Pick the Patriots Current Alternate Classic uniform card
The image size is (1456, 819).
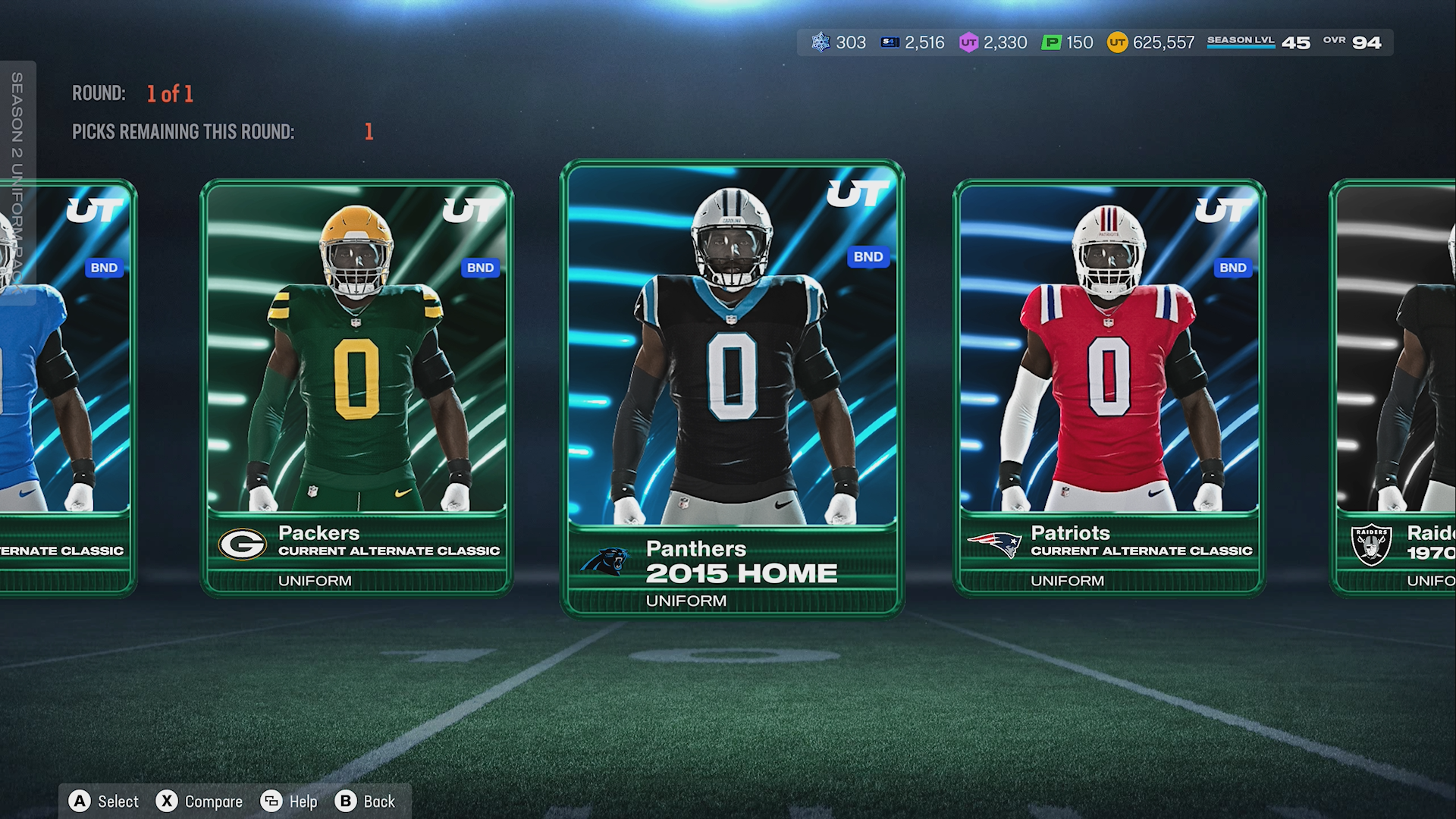click(1108, 387)
